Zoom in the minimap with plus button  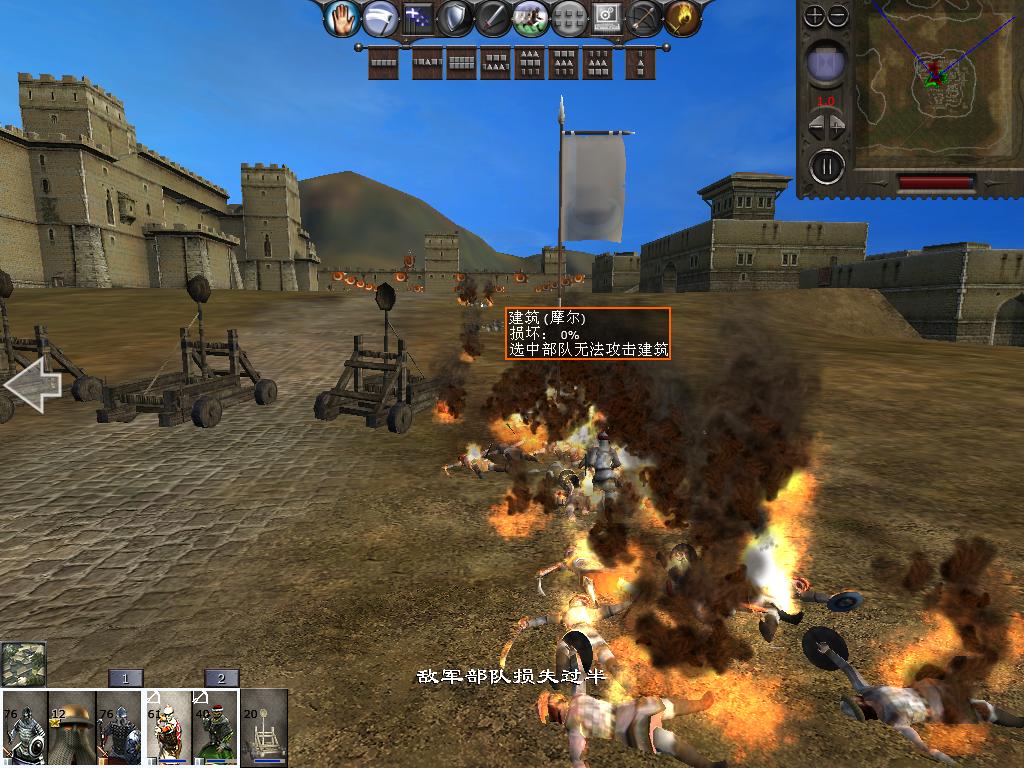click(815, 16)
